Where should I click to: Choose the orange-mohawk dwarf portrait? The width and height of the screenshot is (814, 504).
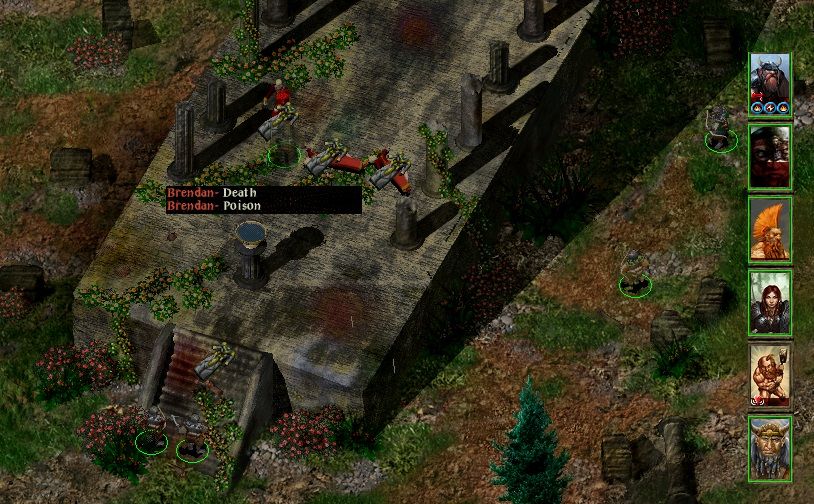tap(770, 230)
